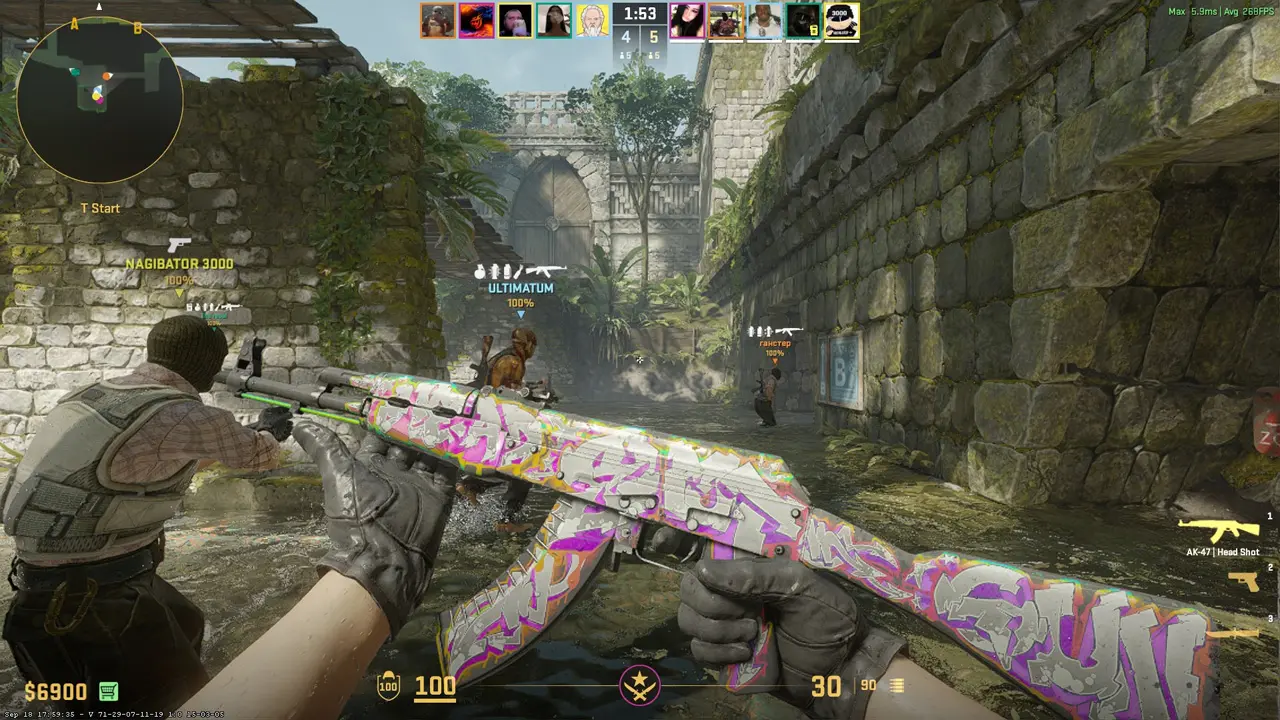
Task: Select the player avatar with the yellow padlock
Action: 802,20
